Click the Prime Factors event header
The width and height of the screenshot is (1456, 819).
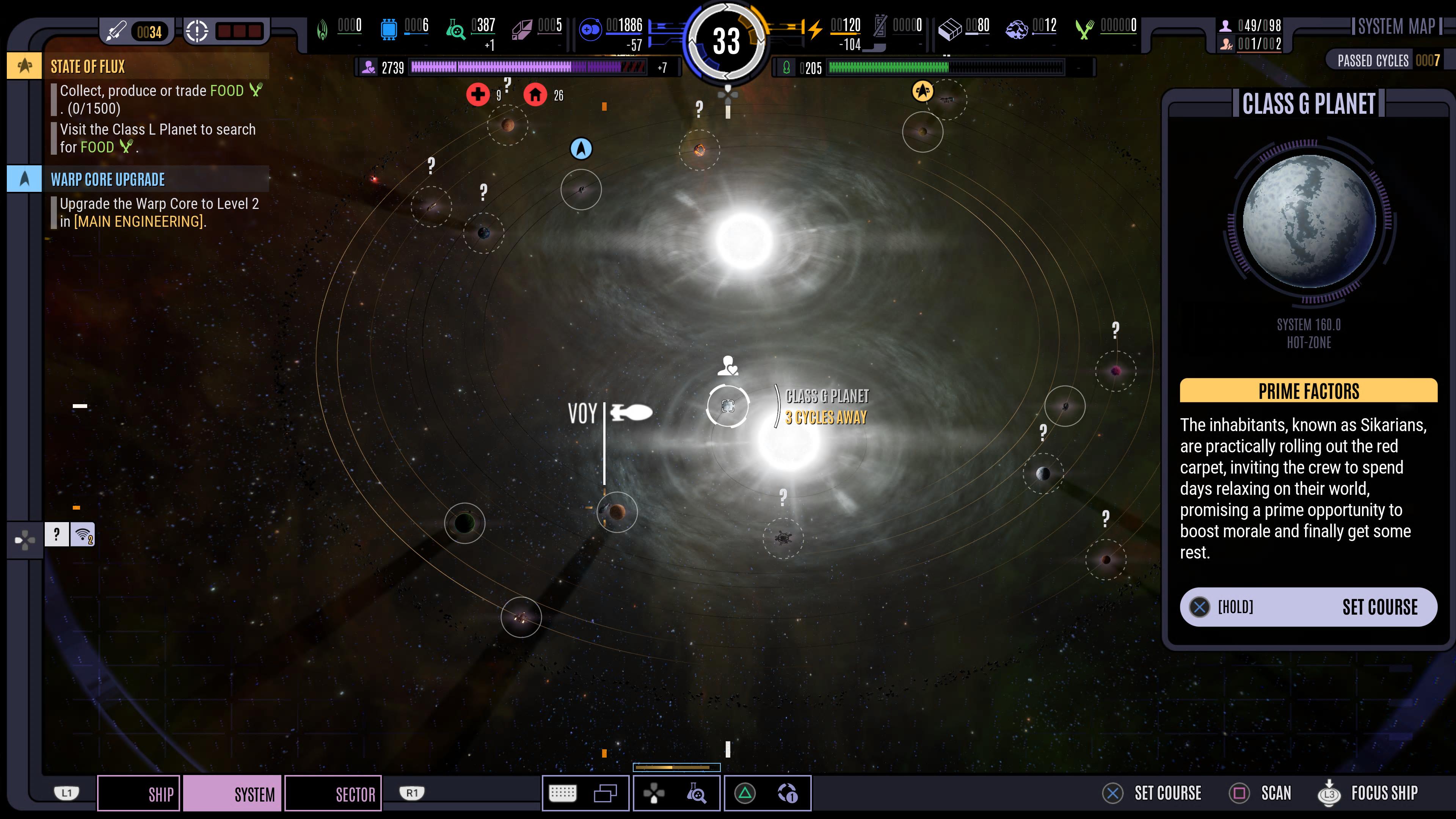(1308, 391)
